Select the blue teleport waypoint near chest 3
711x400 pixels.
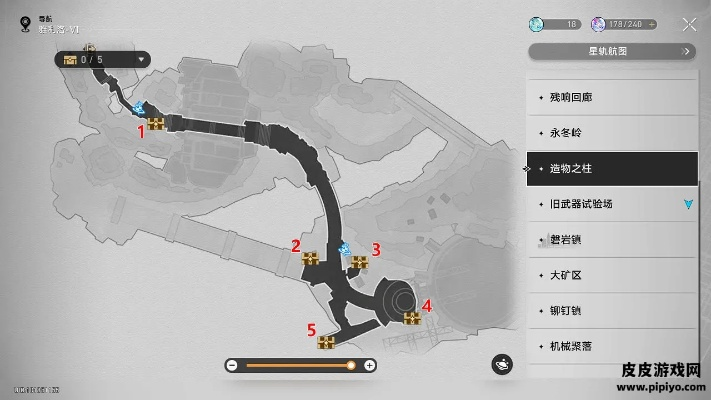345,247
